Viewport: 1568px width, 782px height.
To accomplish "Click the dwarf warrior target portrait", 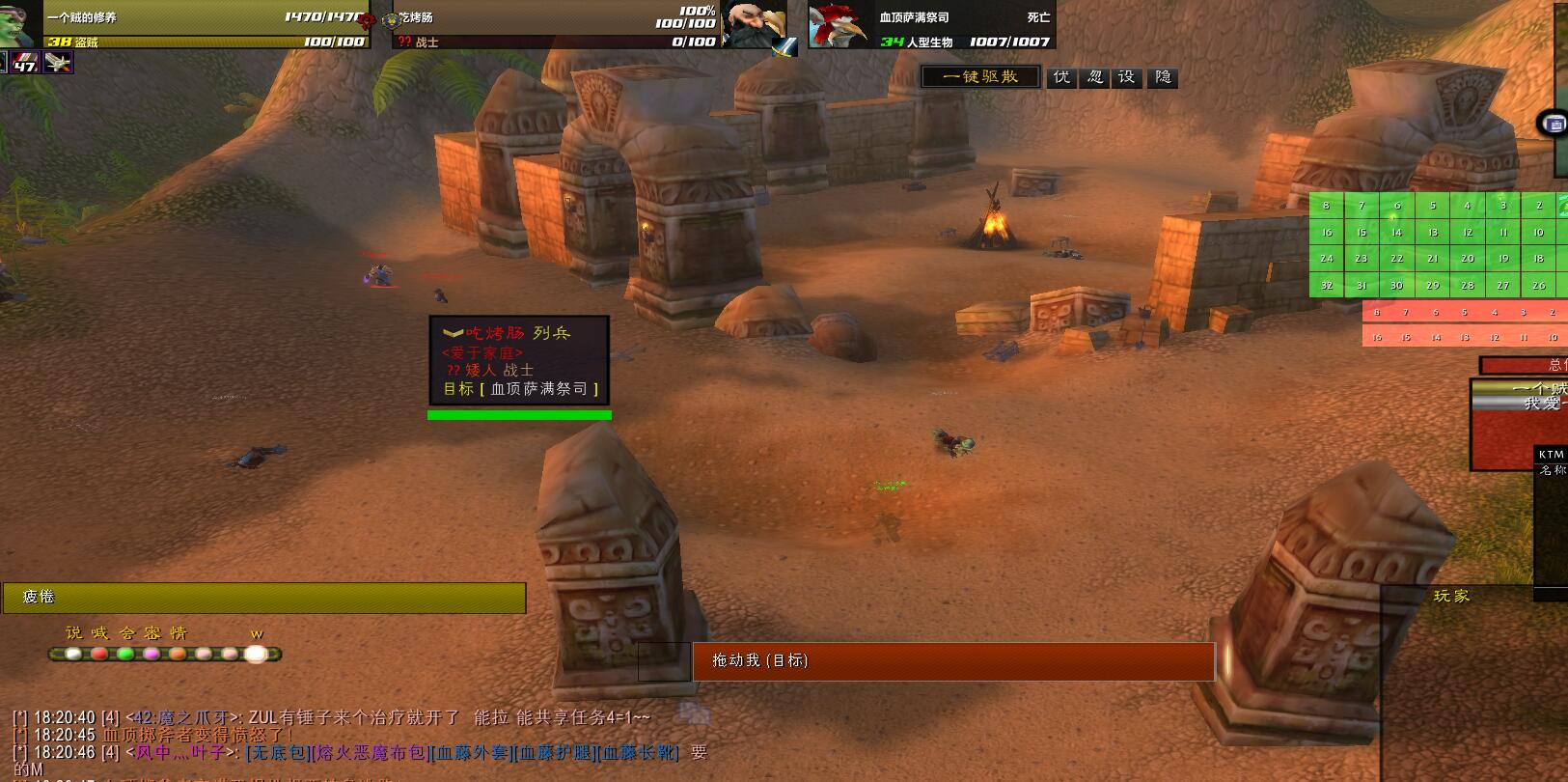I will (x=754, y=24).
